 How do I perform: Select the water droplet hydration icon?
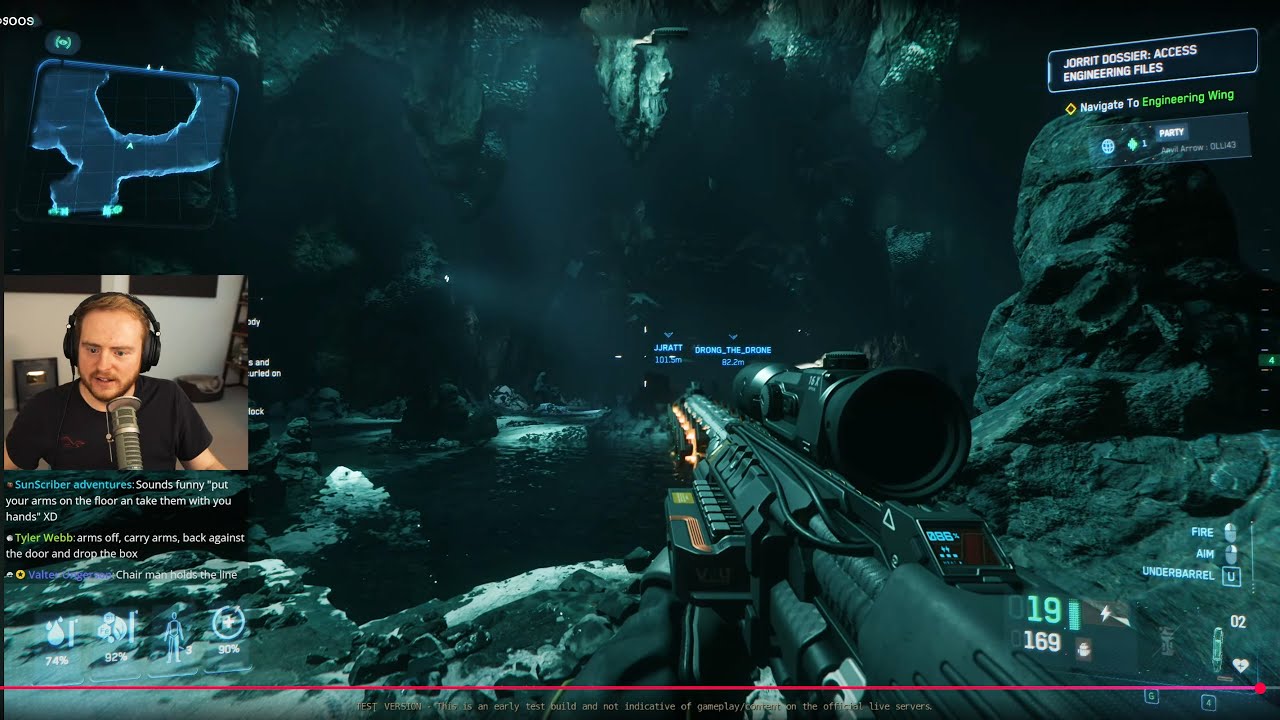tap(56, 632)
